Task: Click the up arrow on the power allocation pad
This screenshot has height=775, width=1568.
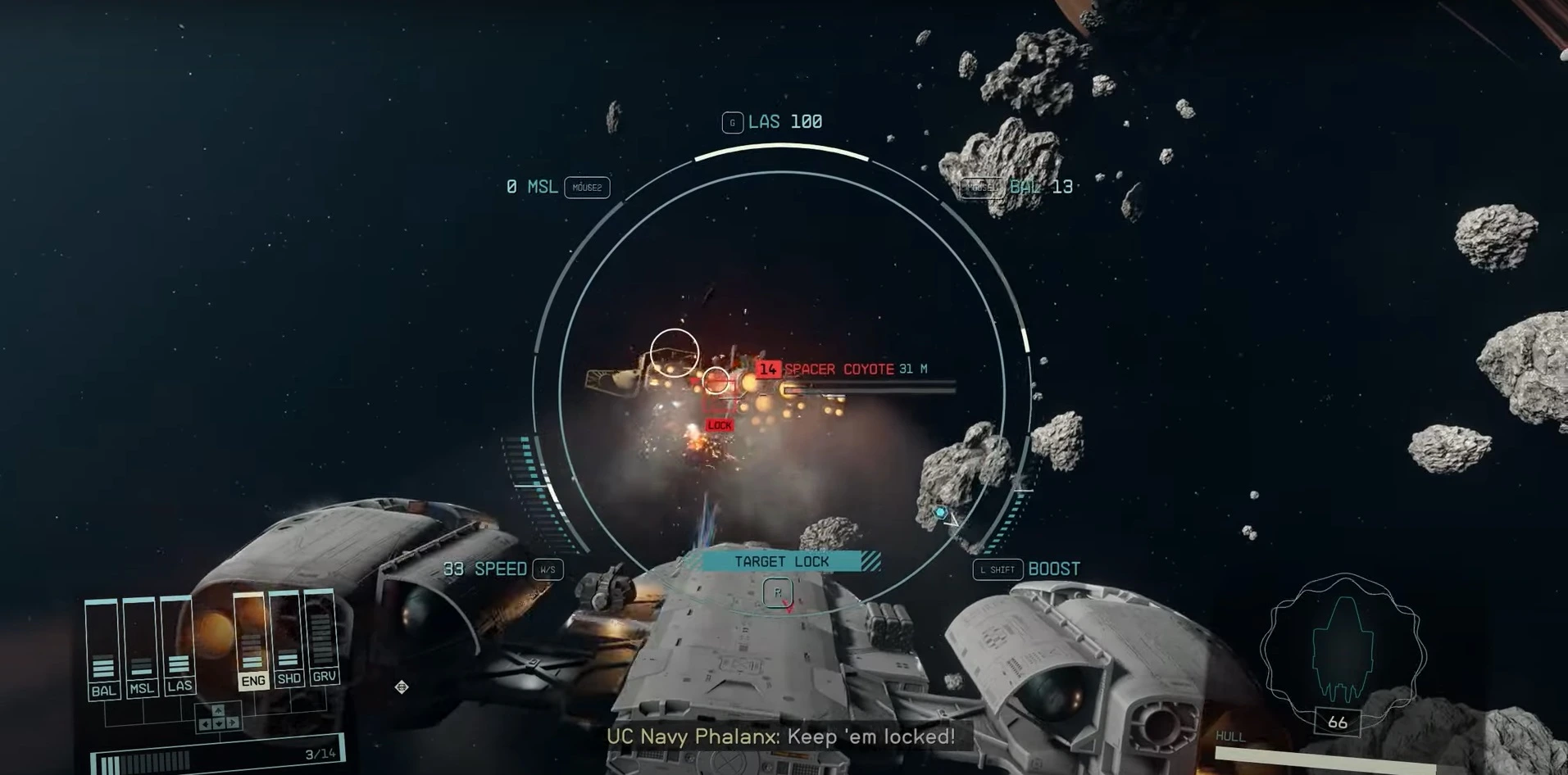Action: click(x=217, y=709)
